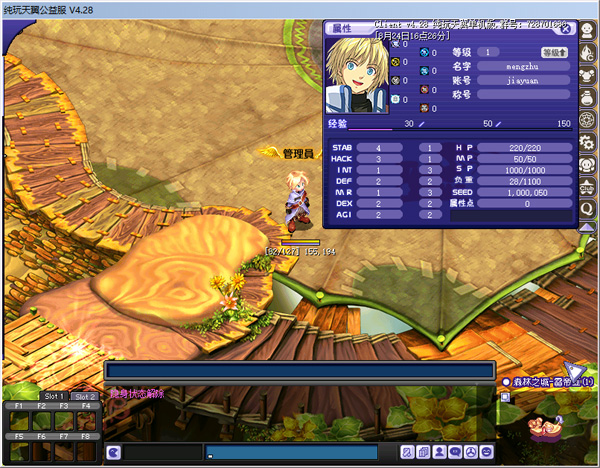Click the 等级 level-up button
The width and height of the screenshot is (600, 468).
point(555,52)
